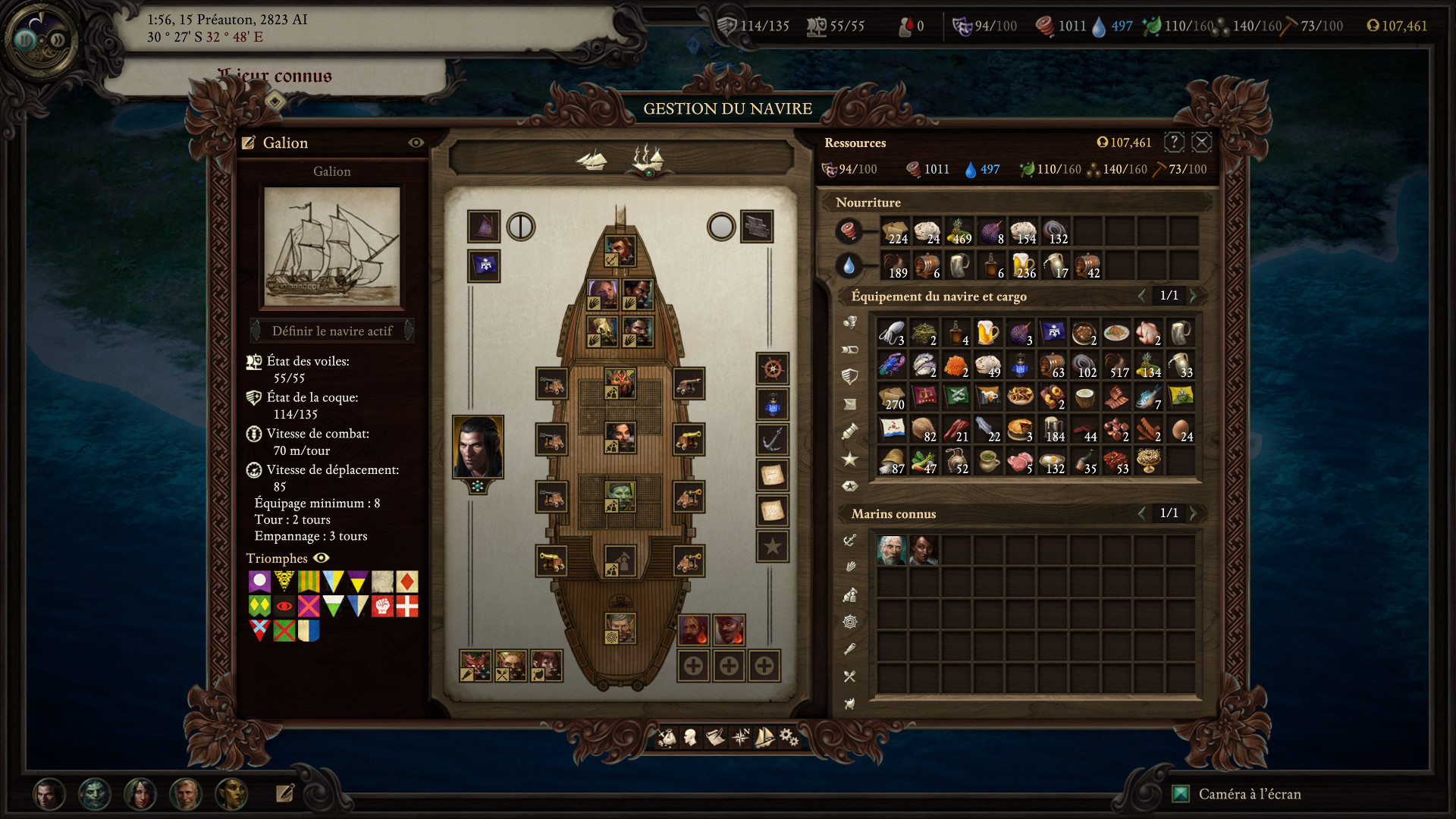
Task: Click the anchor icon beside Marins connus
Action: [850, 541]
